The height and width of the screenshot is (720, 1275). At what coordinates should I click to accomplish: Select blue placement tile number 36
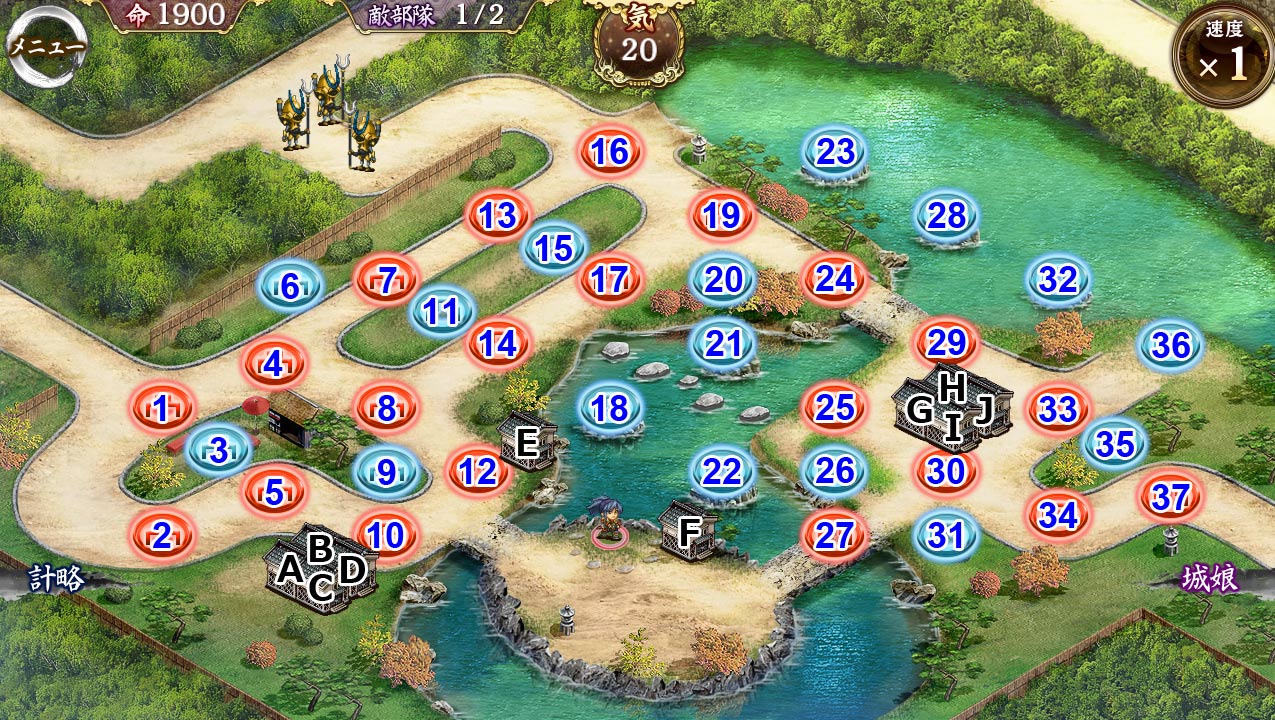pos(1171,346)
